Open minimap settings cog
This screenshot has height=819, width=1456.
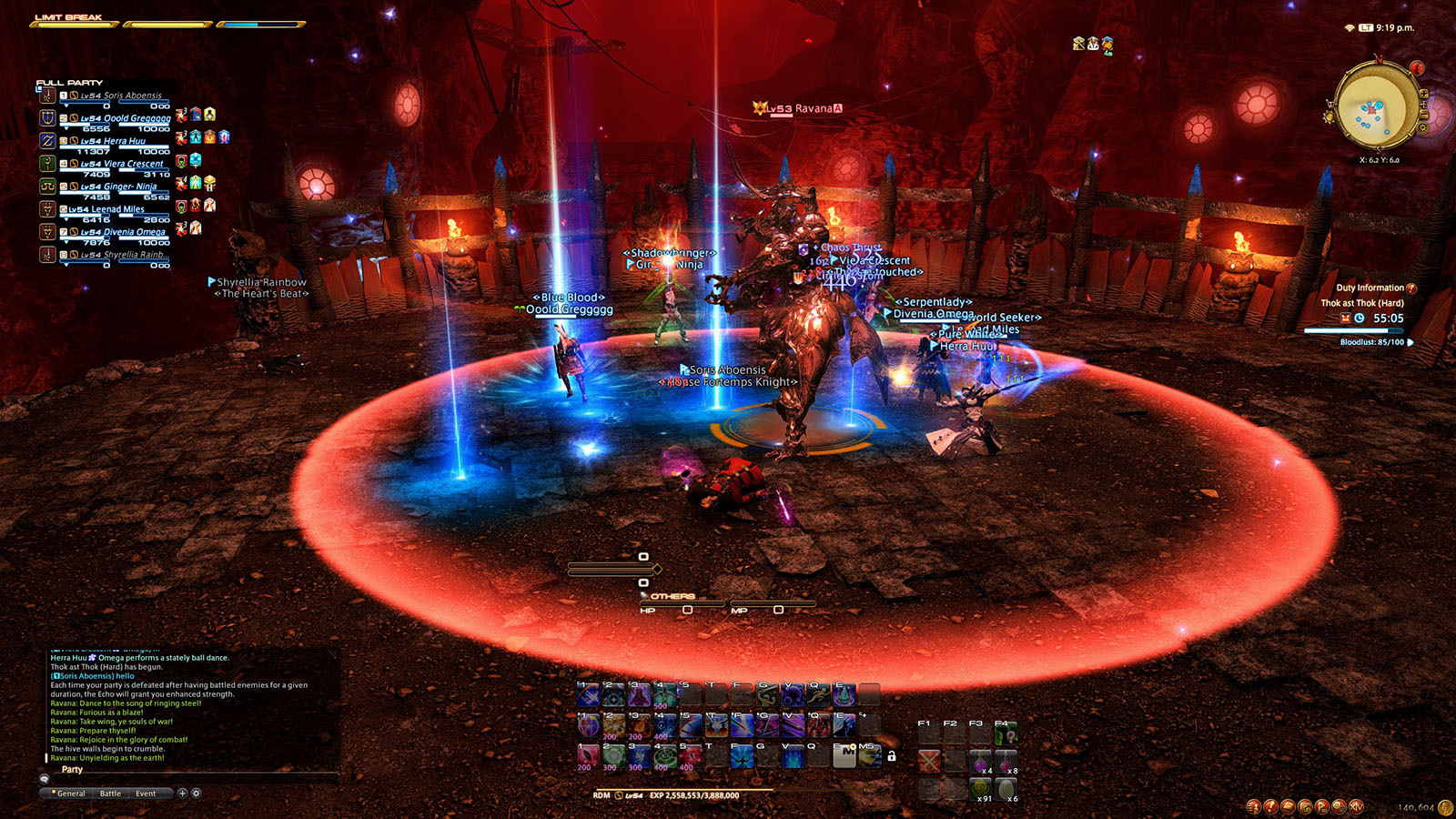click(x=1423, y=128)
